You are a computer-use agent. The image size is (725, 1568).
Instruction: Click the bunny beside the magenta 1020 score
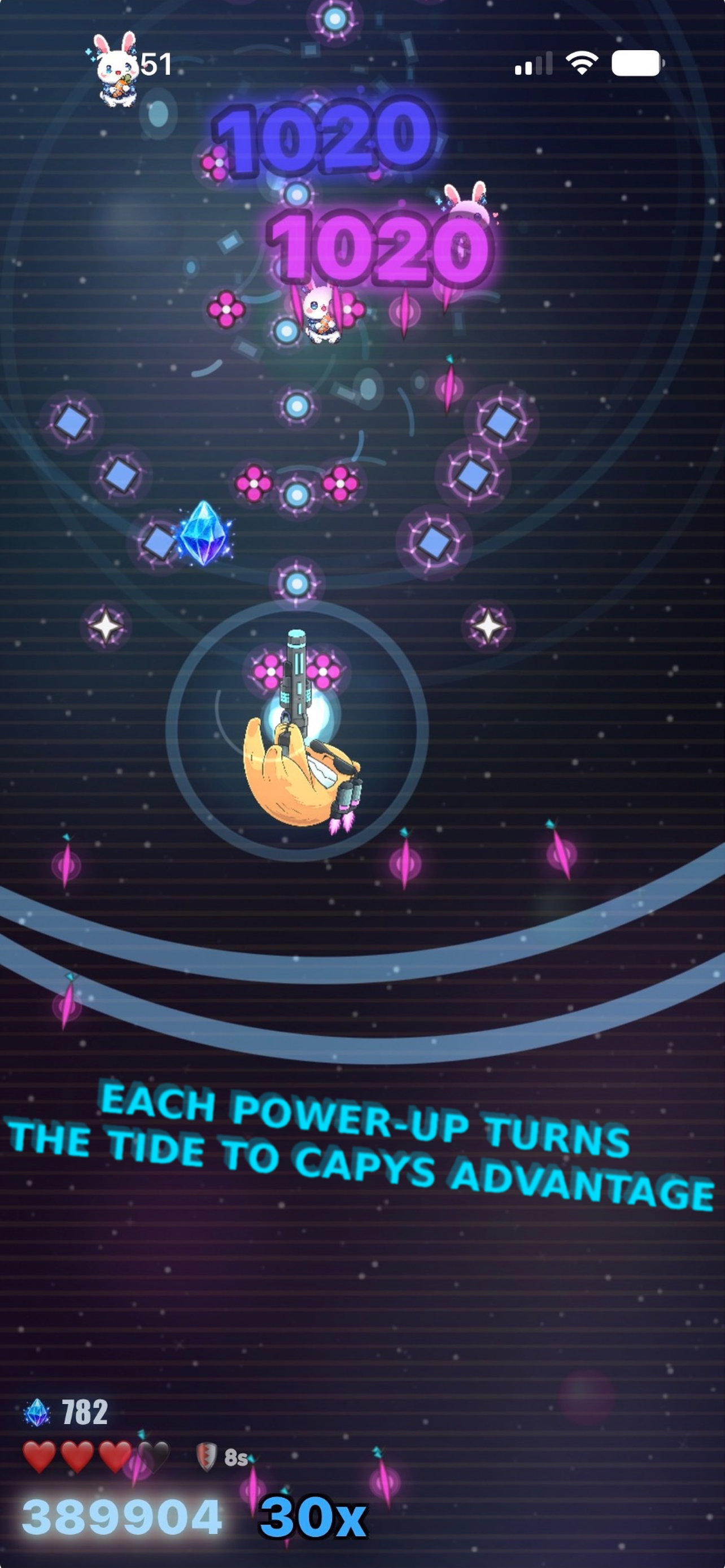point(465,211)
